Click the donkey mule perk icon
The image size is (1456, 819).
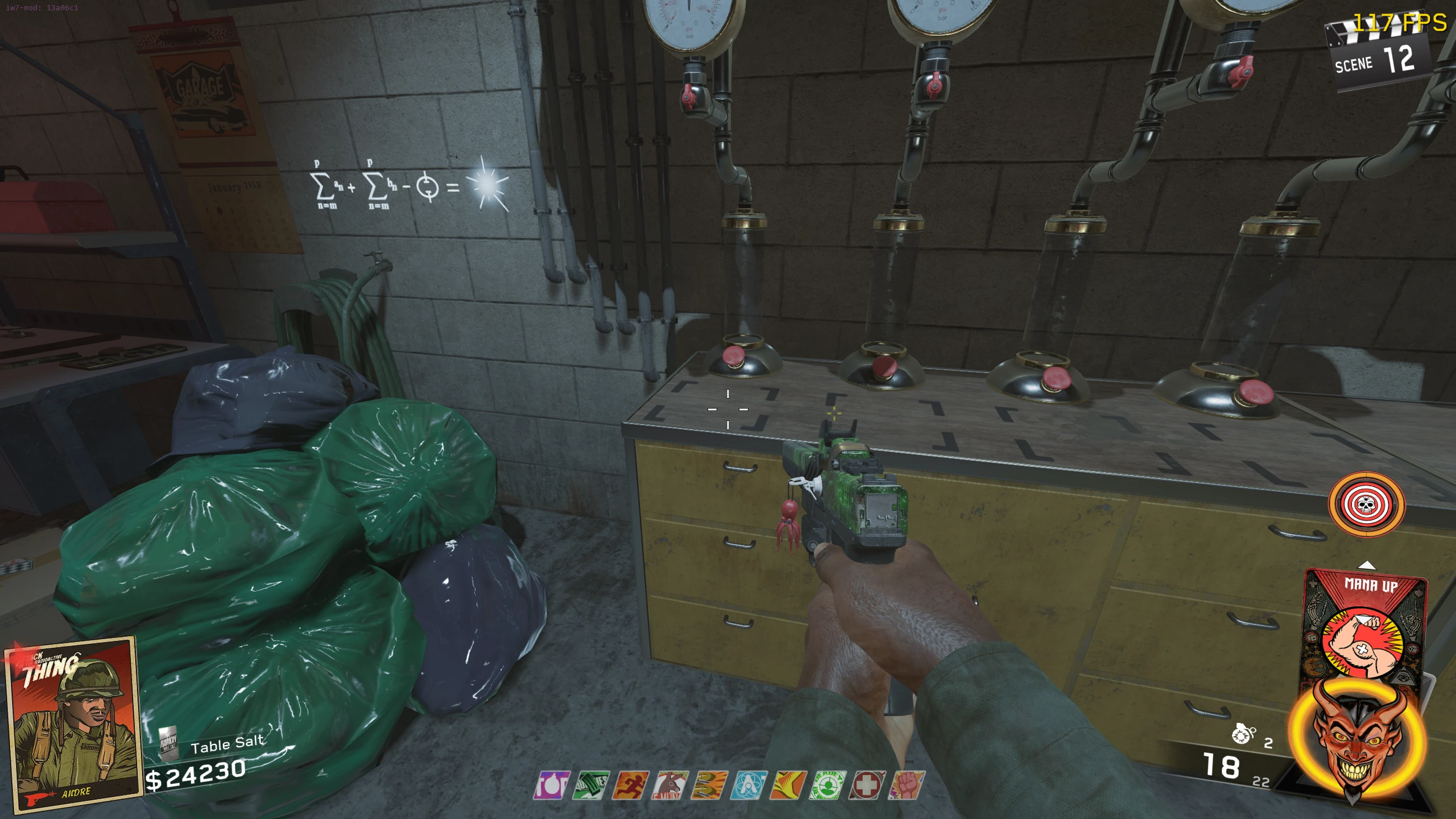pos(669,785)
